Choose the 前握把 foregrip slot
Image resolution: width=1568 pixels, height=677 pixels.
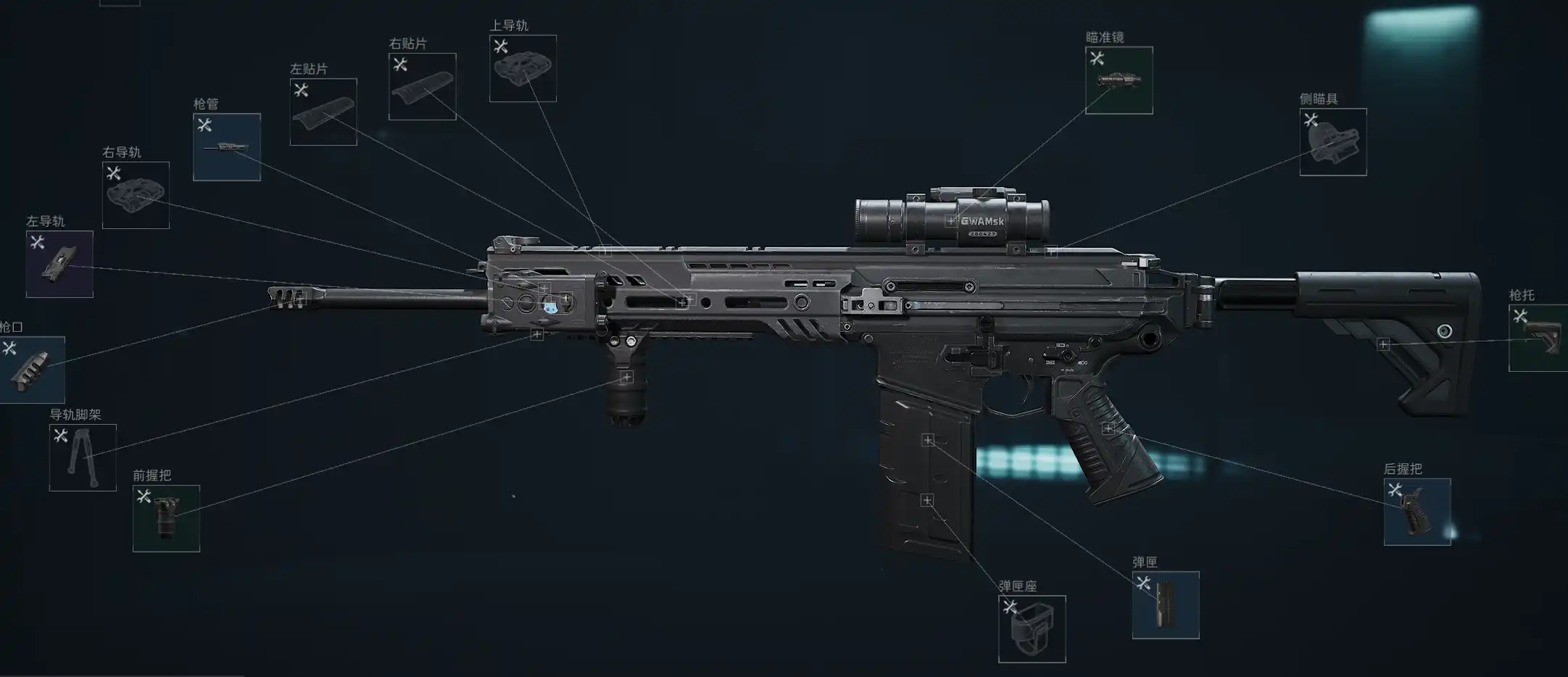click(166, 518)
